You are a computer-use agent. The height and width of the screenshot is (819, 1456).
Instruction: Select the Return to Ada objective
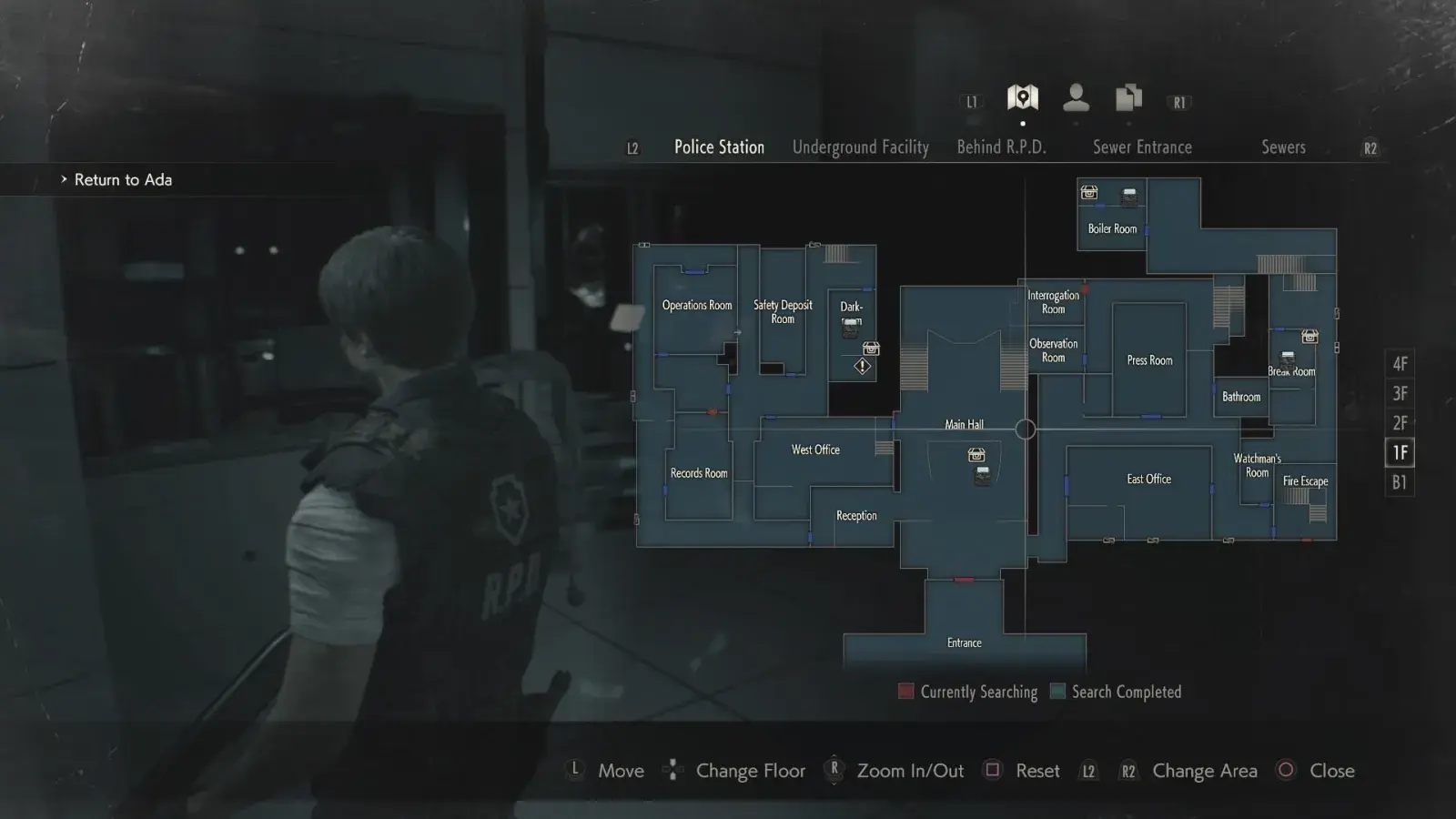pyautogui.click(x=123, y=180)
